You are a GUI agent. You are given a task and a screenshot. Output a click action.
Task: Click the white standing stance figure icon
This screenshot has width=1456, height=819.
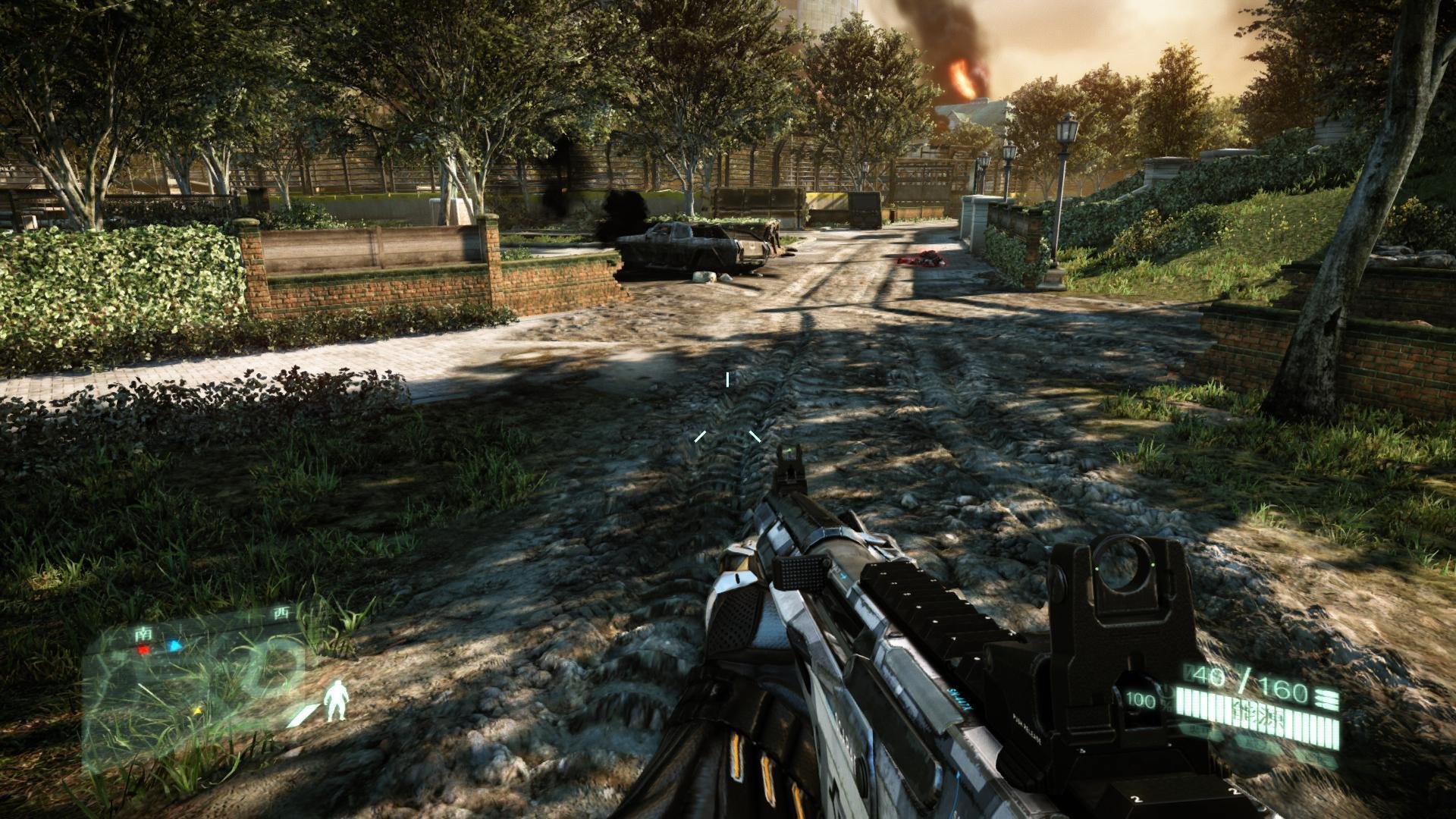point(335,700)
